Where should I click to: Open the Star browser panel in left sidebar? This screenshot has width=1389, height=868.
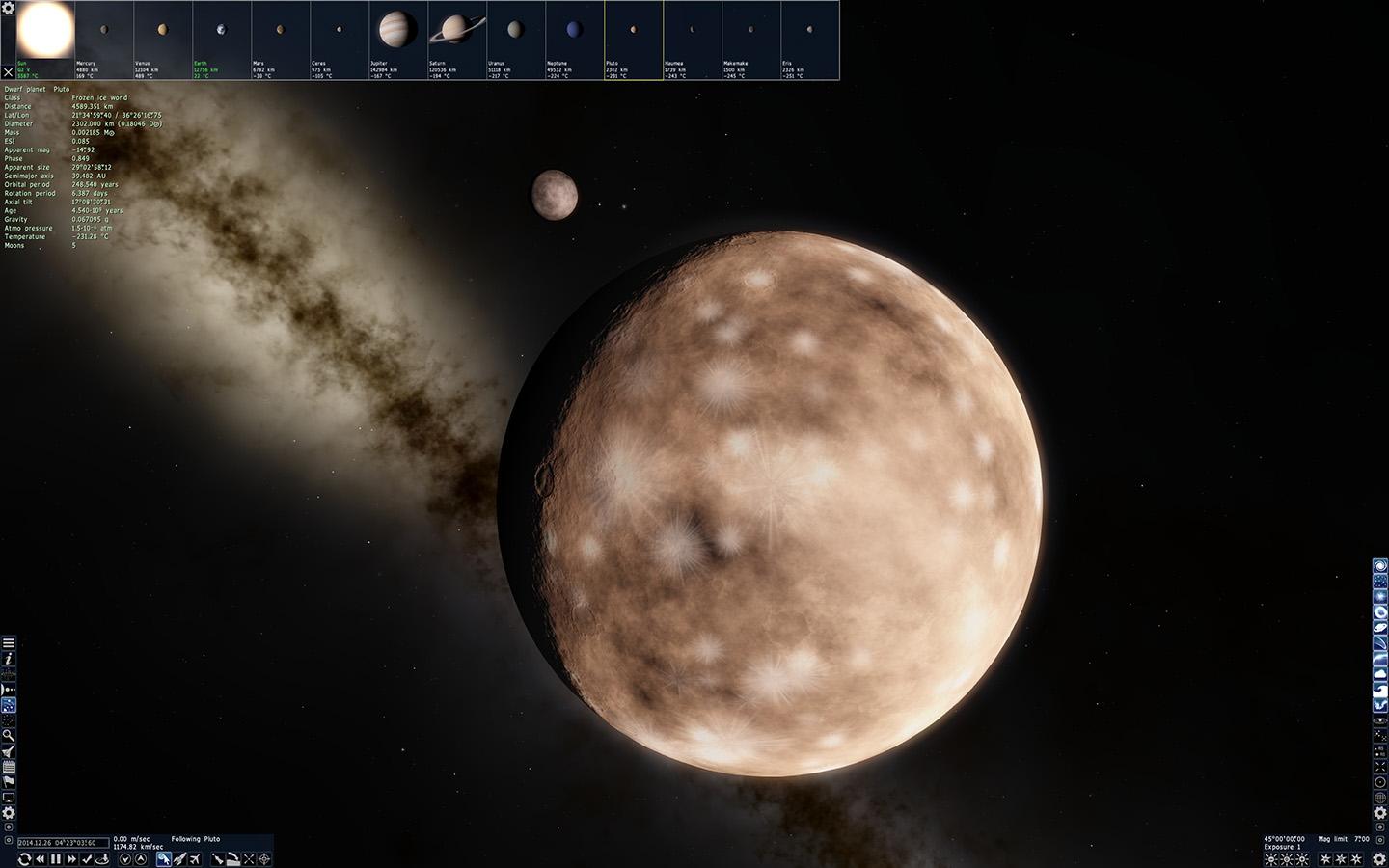10,719
